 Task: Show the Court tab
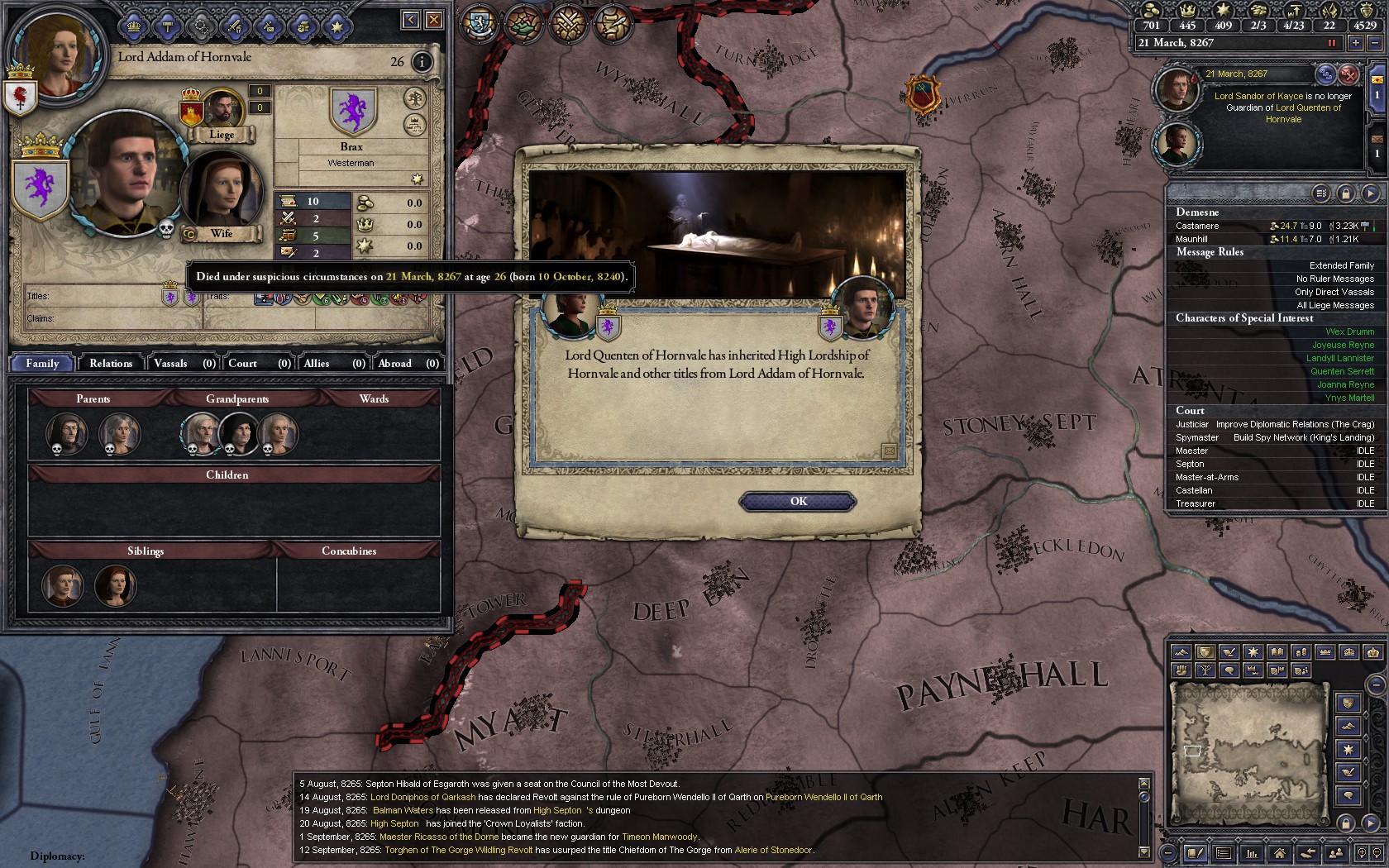click(259, 364)
